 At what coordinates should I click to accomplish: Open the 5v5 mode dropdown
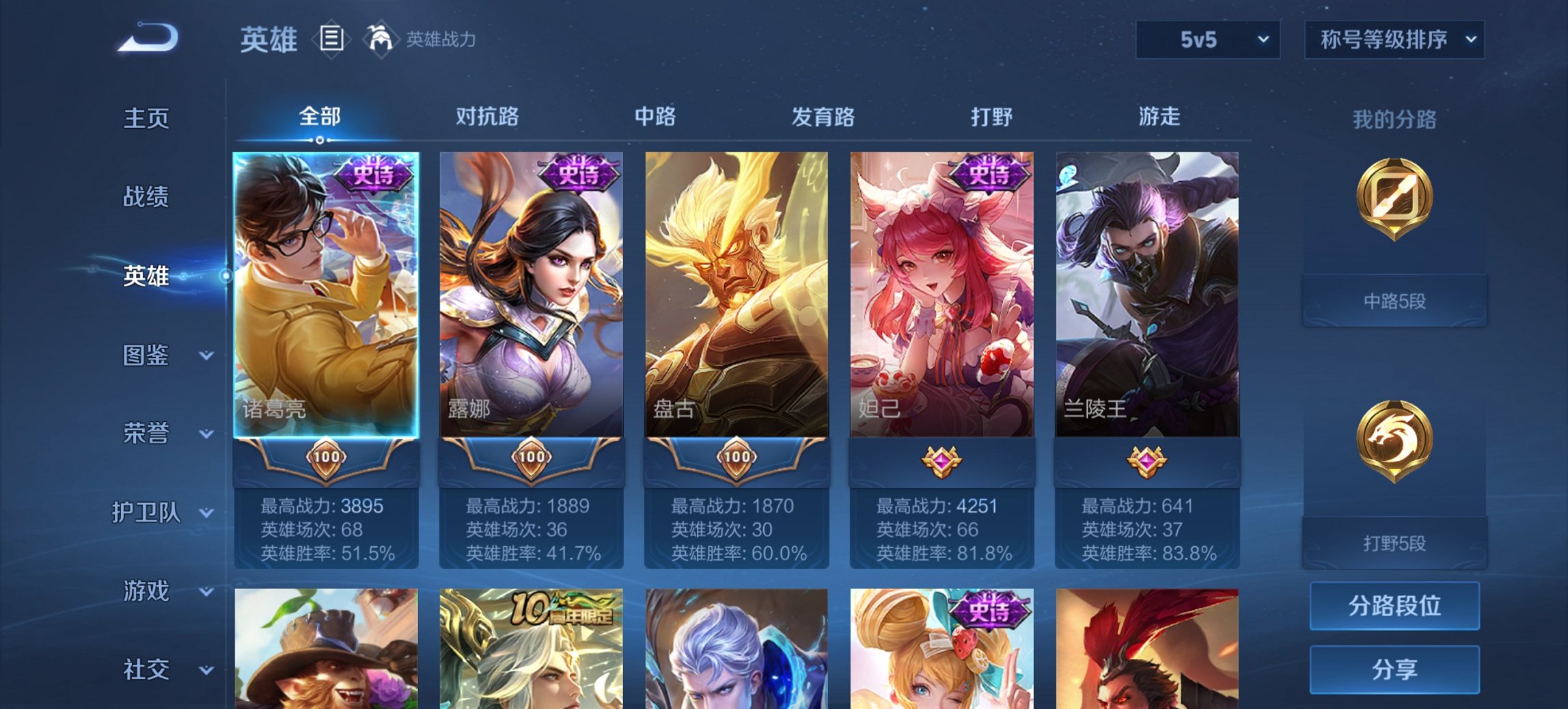[1207, 40]
